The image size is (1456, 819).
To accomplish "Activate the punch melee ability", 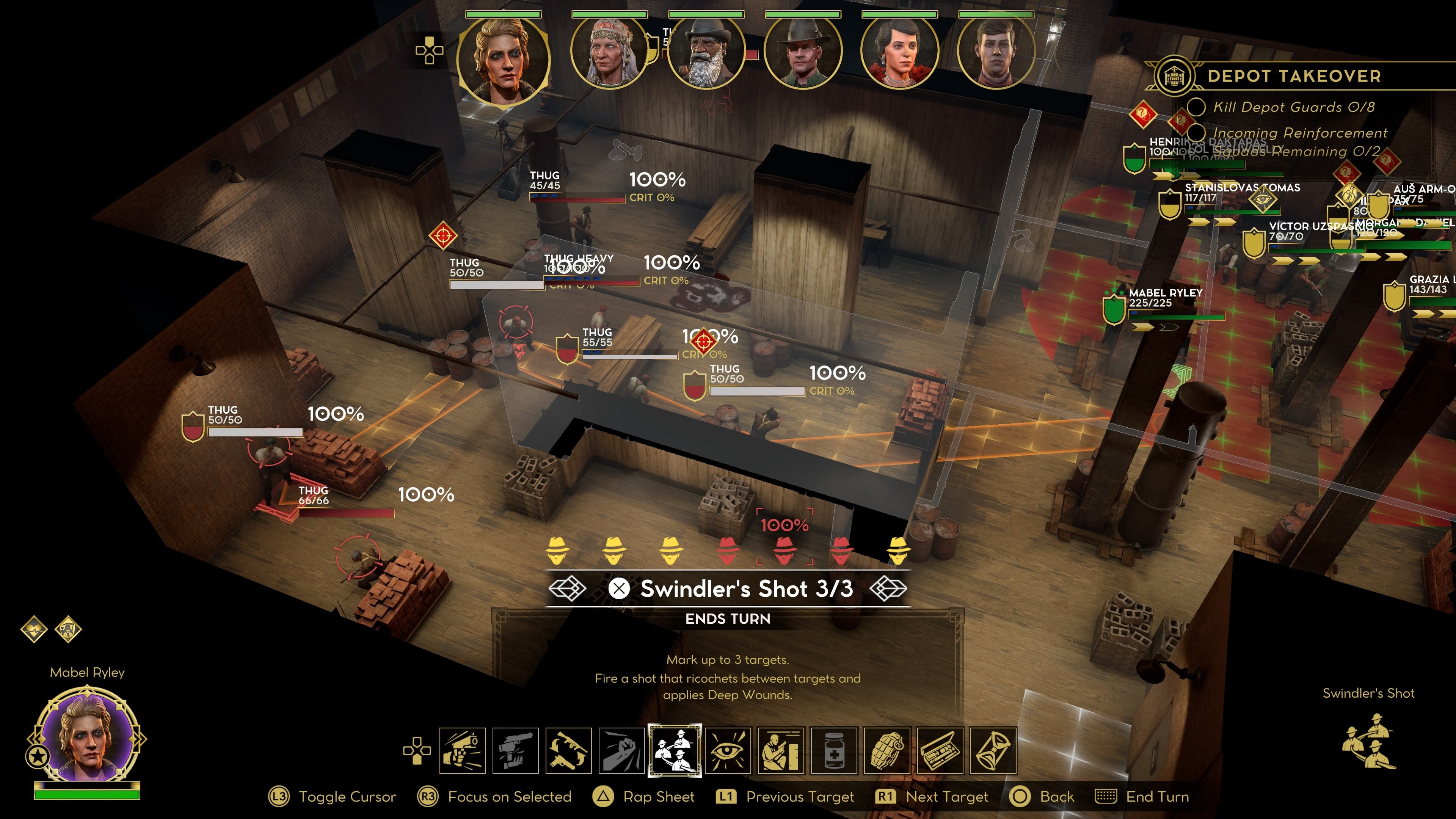I will click(622, 751).
